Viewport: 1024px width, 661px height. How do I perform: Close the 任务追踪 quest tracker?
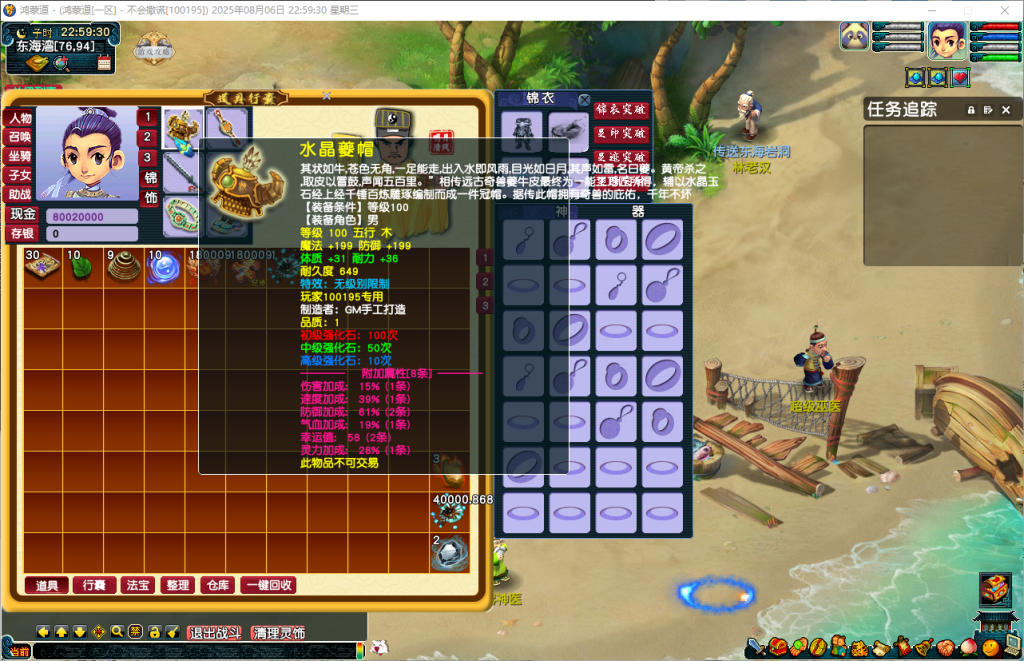[x=1004, y=109]
